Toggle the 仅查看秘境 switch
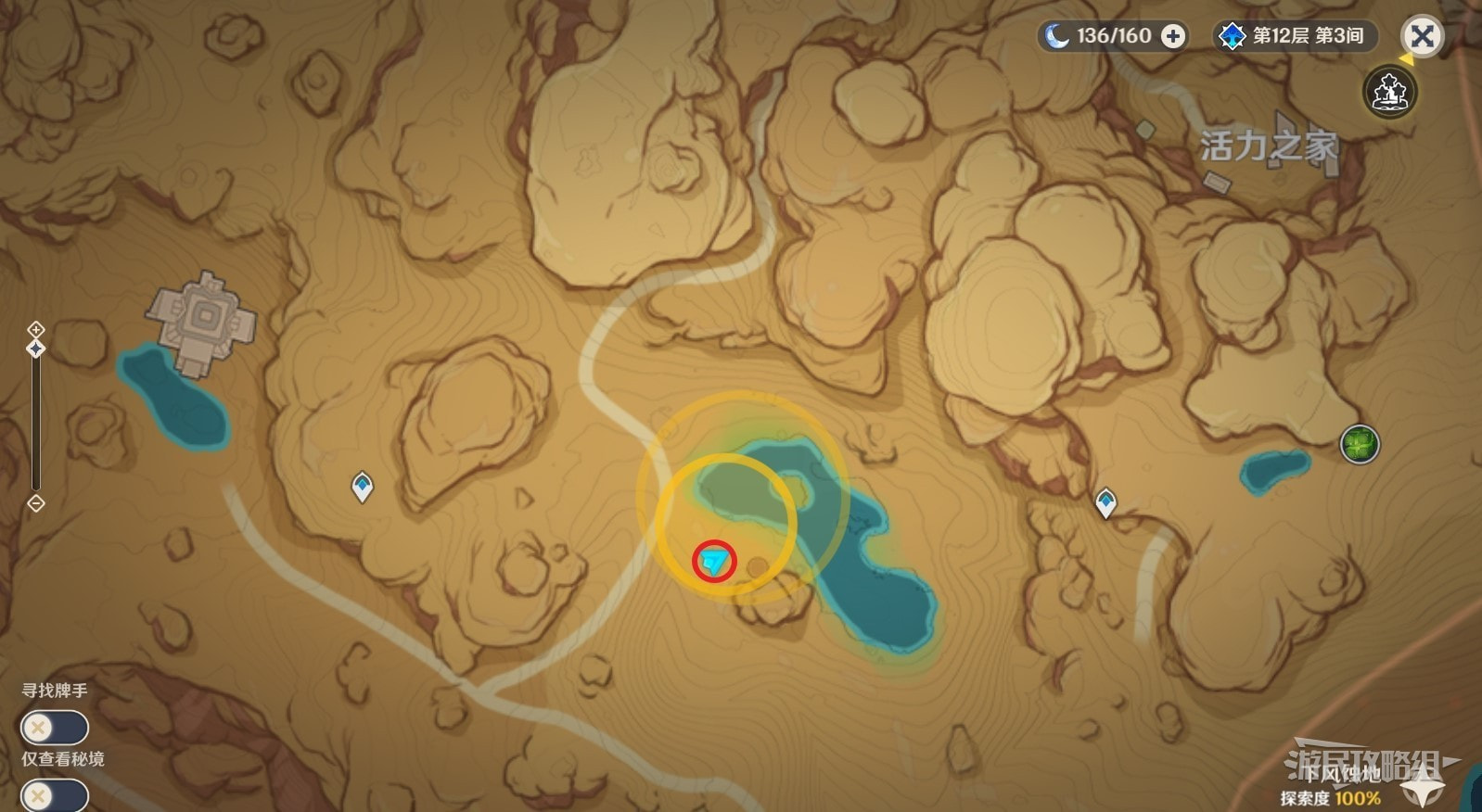This screenshot has height=812, width=1482. click(x=54, y=795)
